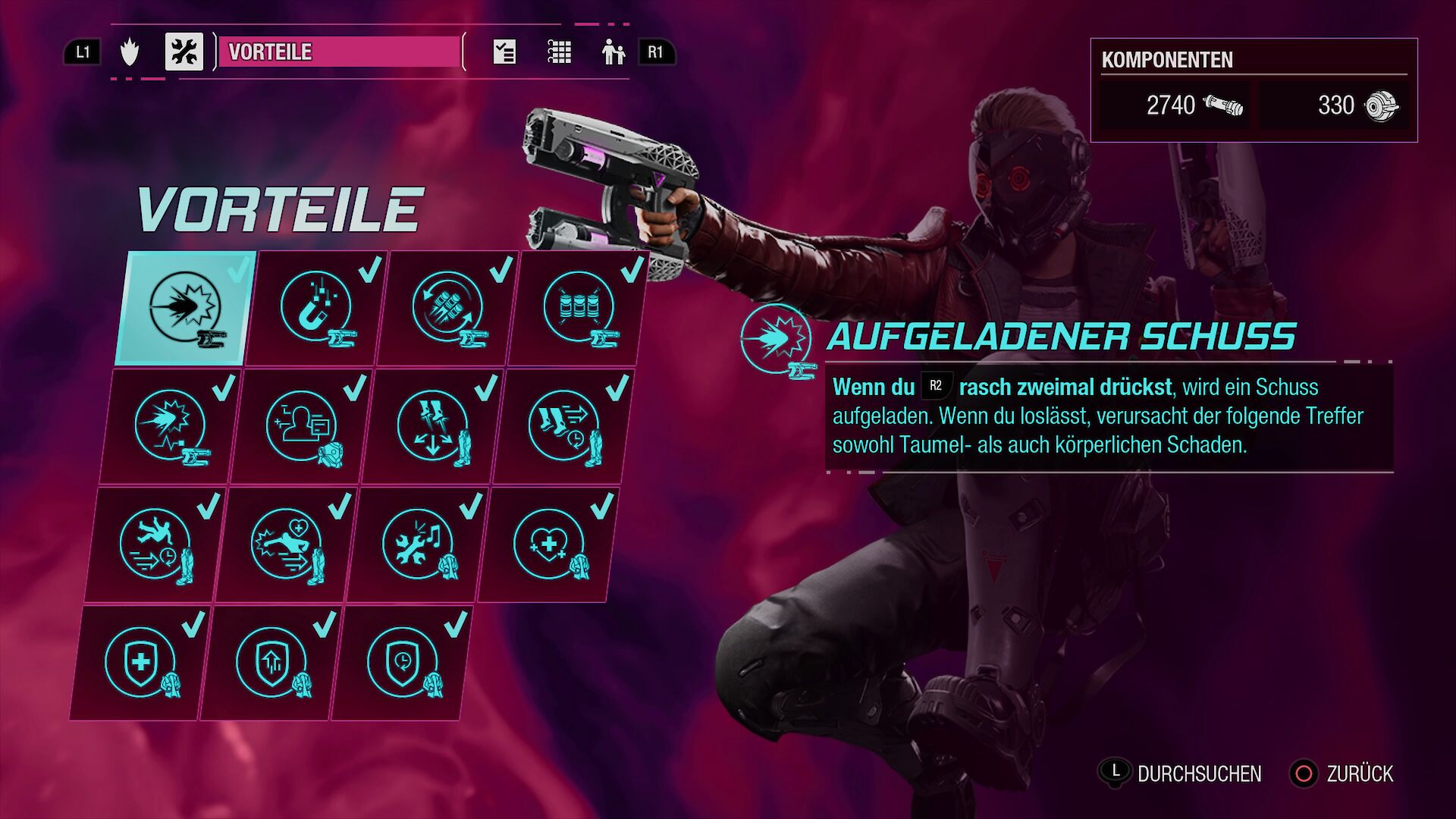Switch to the checklist icon tab
This screenshot has width=1456, height=819.
click(x=504, y=52)
